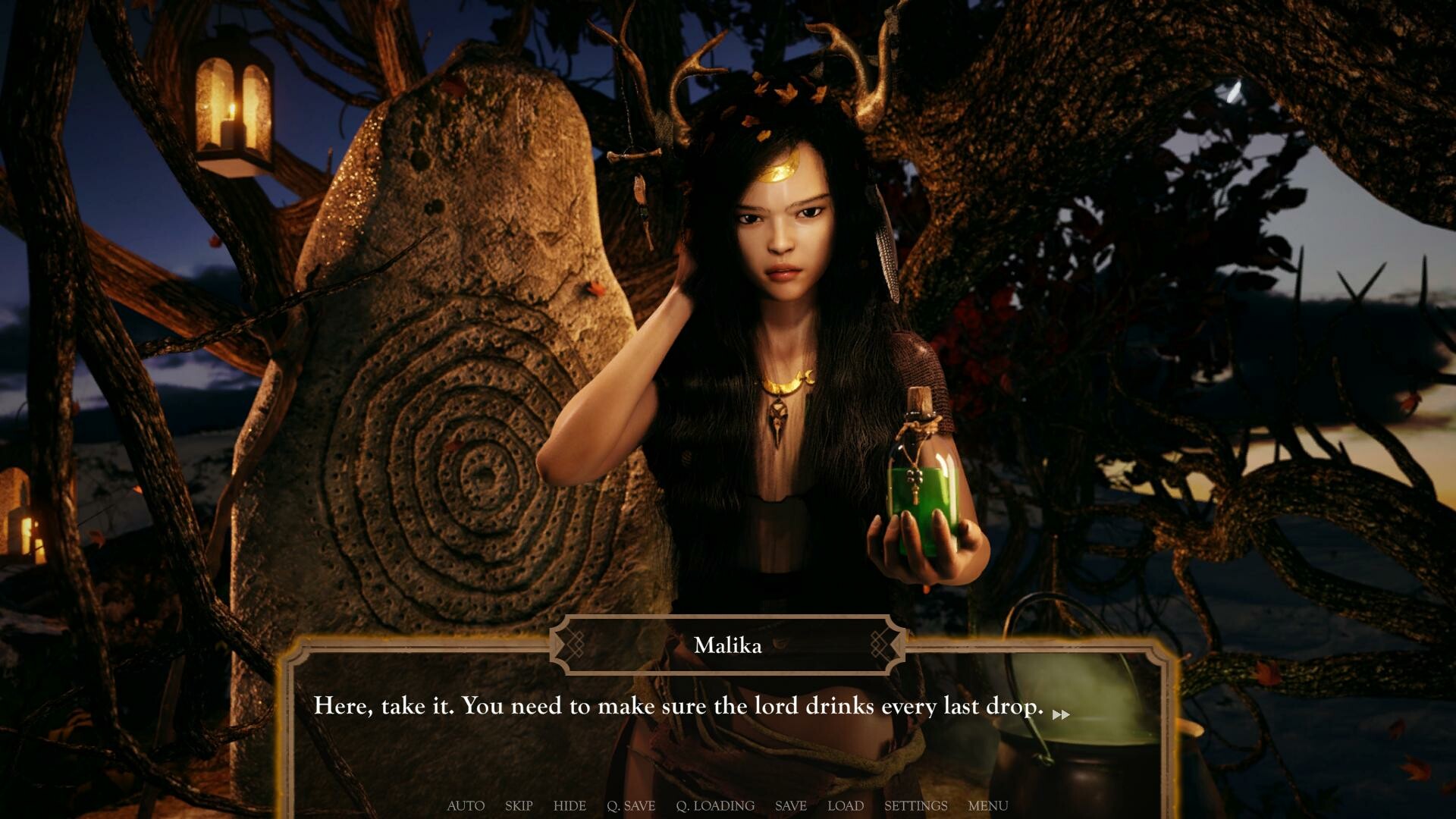
Task: Choose LOAD from the bottom toolbar
Action: [x=846, y=806]
